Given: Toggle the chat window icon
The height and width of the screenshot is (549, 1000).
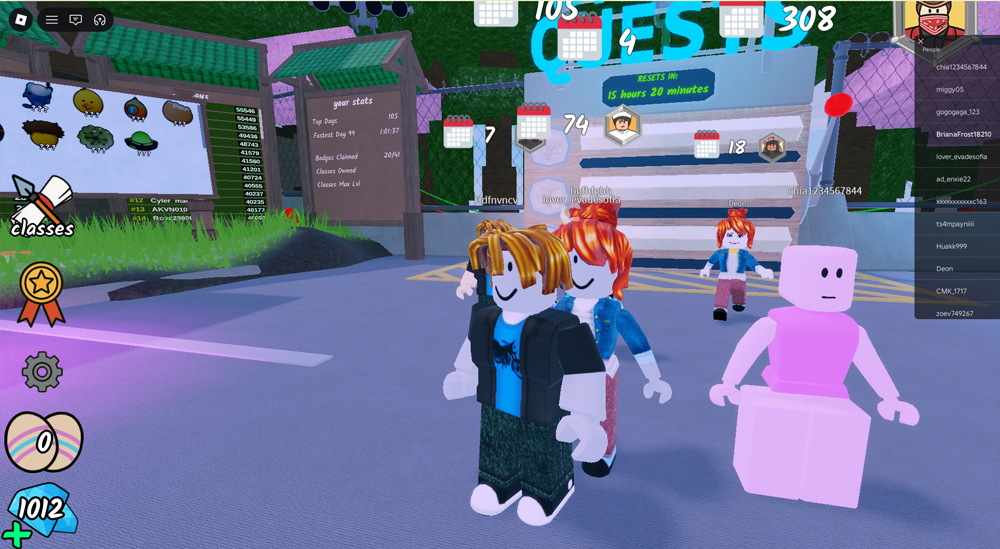Looking at the screenshot, I should [76, 20].
